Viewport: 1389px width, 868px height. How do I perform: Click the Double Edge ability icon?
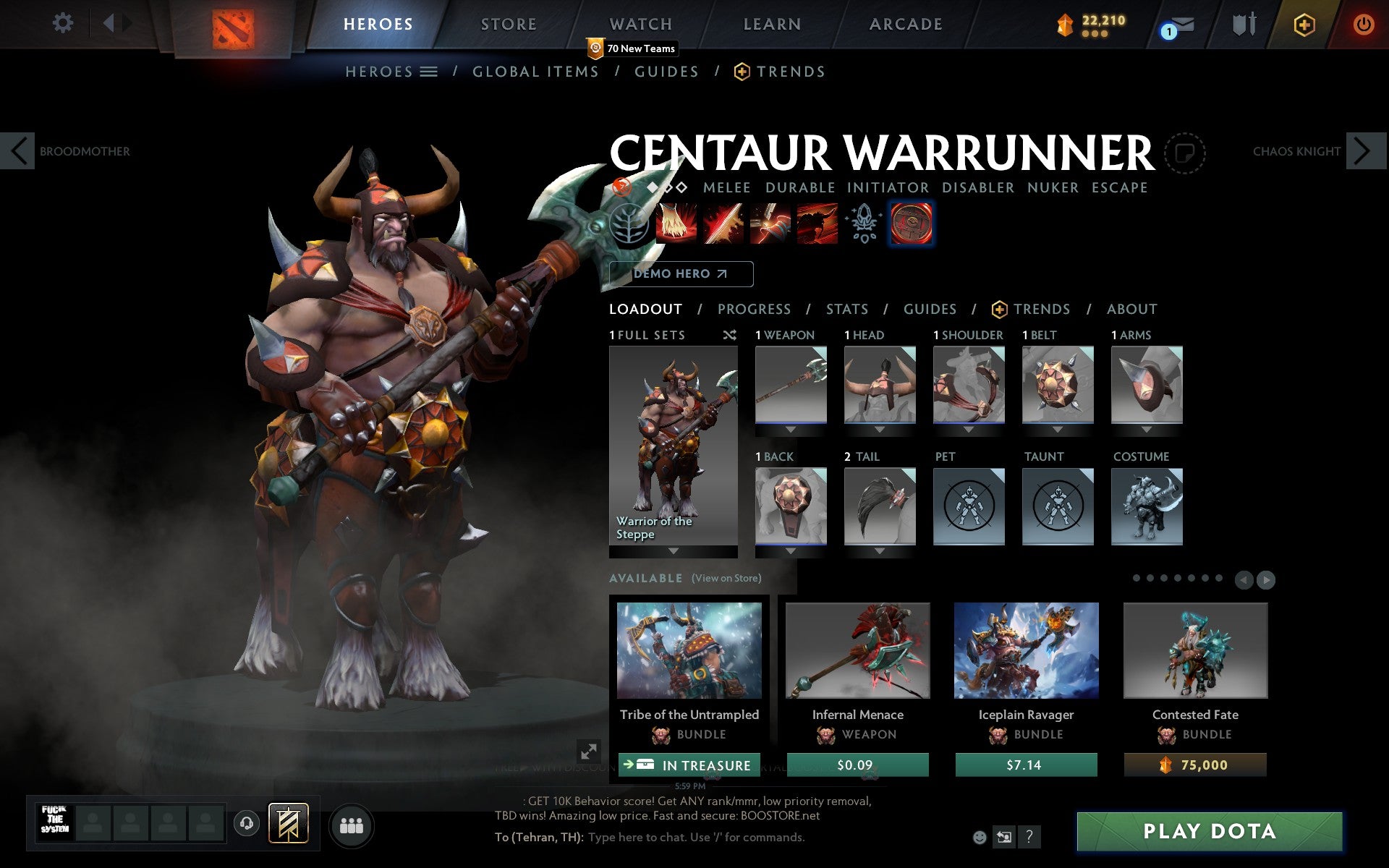pos(722,224)
